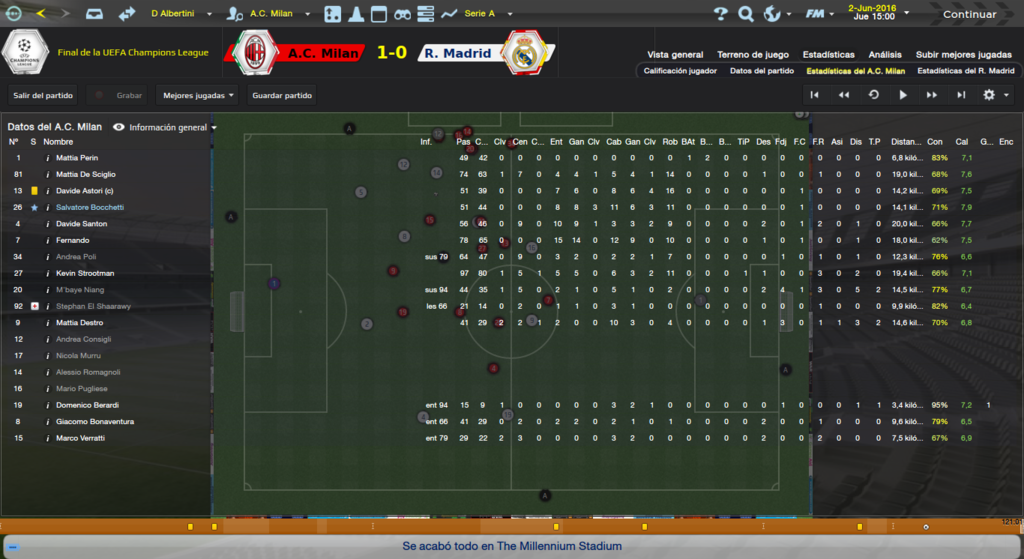This screenshot has height=559, width=1024.
Task: Expand the Información general view dropdown
Action: (166, 128)
